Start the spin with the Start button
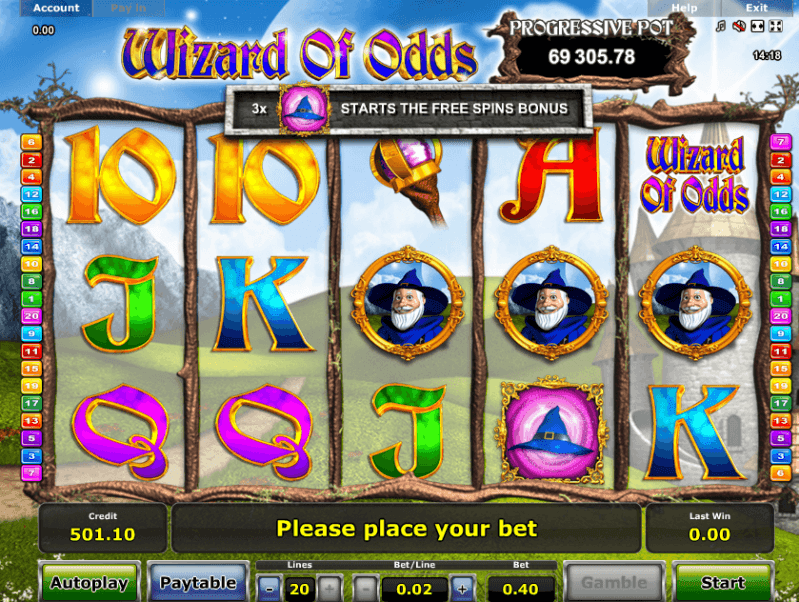This screenshot has height=602, width=799. tap(722, 582)
